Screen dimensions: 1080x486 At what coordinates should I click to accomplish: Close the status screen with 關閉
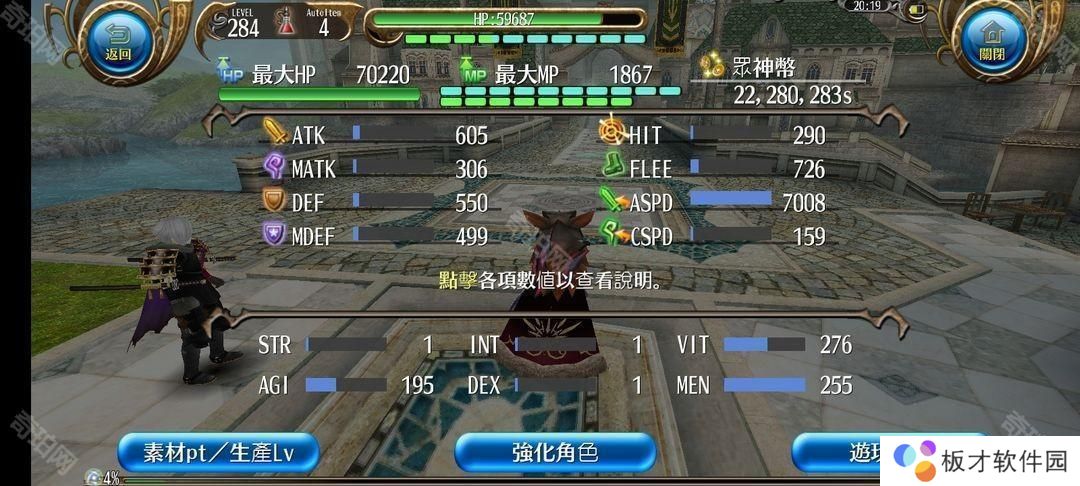pos(991,42)
